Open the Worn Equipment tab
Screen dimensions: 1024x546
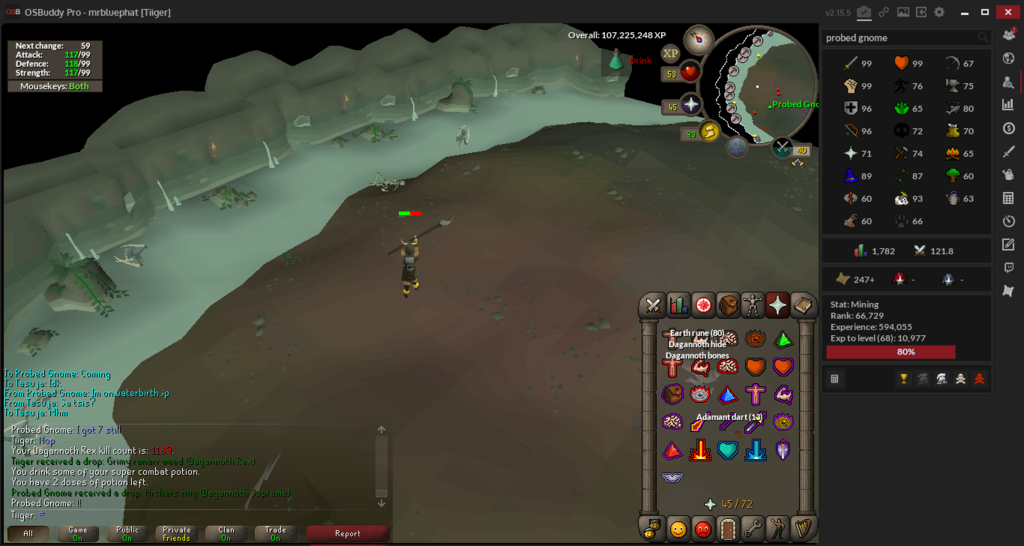753,305
